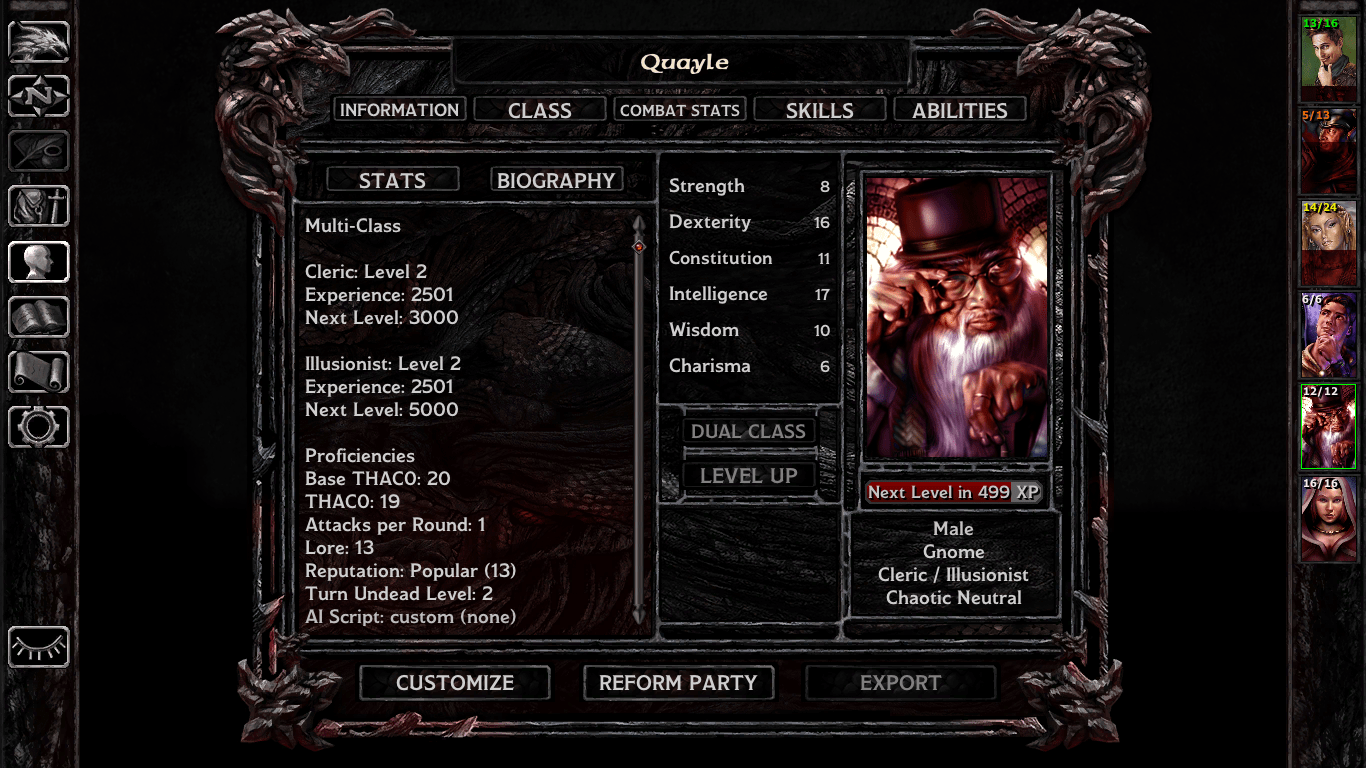Select the topmost party member portrait

pyautogui.click(x=1328, y=57)
